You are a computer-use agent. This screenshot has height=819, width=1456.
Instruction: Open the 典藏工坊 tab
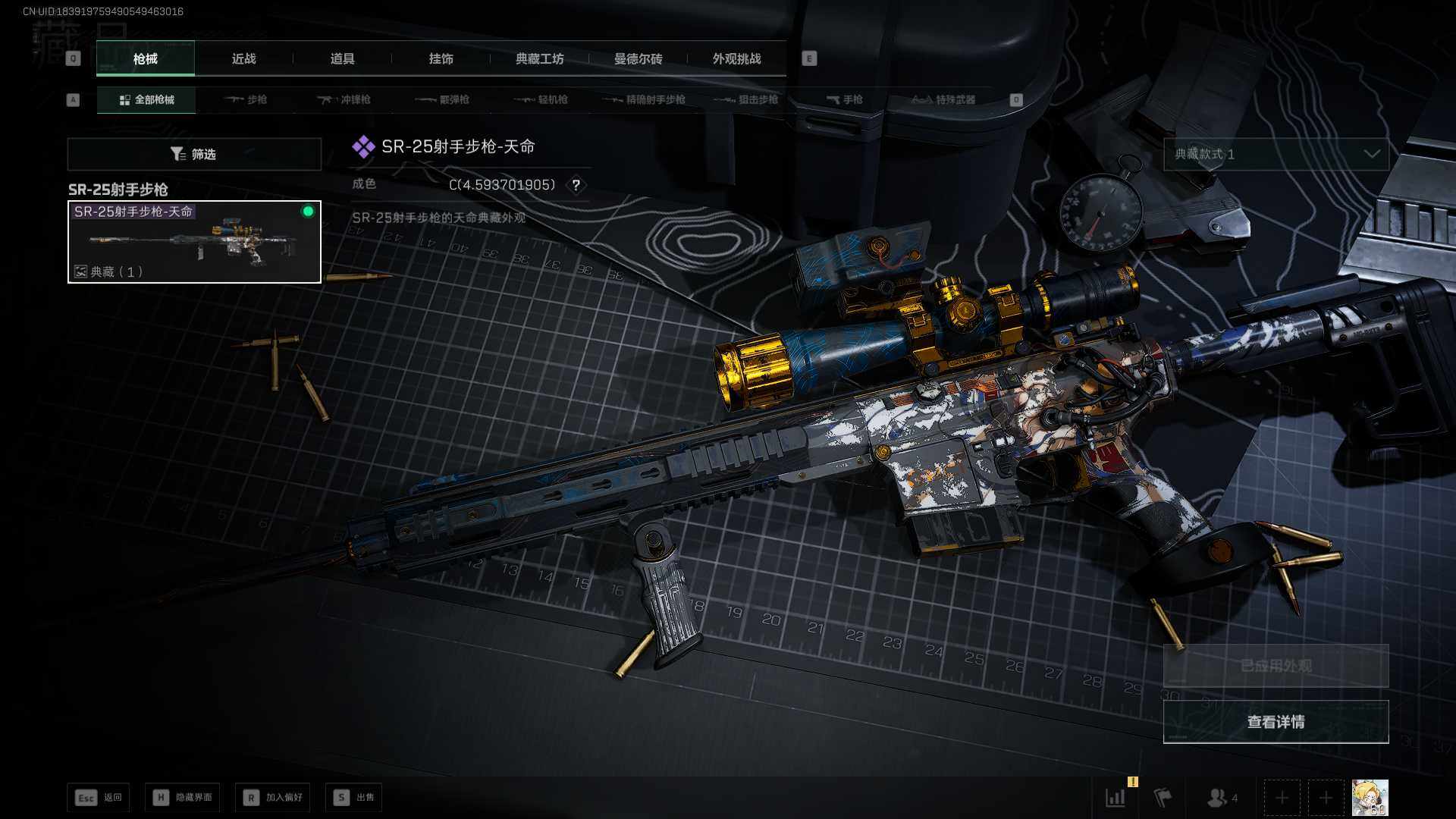click(x=539, y=58)
